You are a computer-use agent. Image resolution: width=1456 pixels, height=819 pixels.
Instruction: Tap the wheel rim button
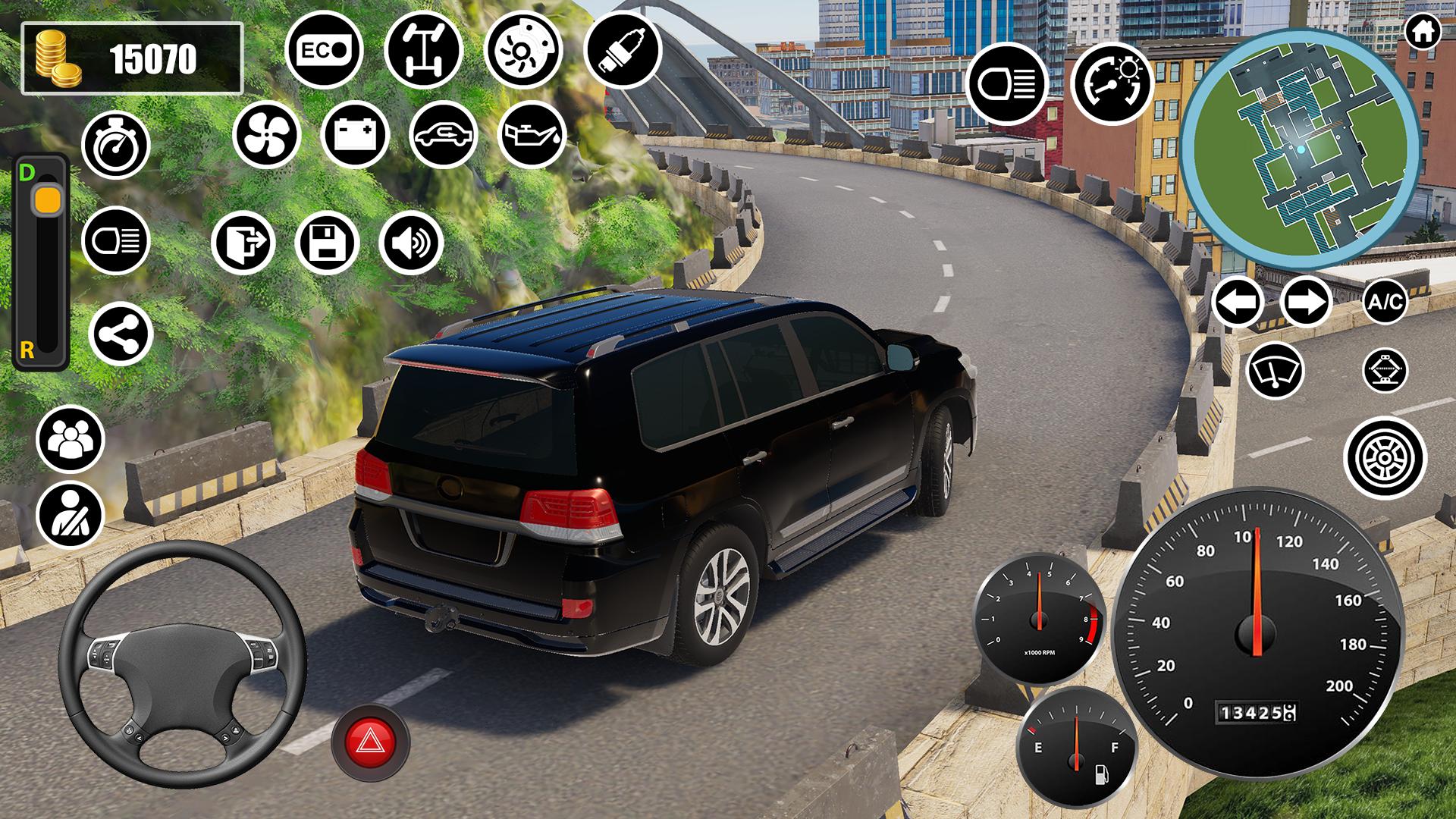click(1385, 458)
